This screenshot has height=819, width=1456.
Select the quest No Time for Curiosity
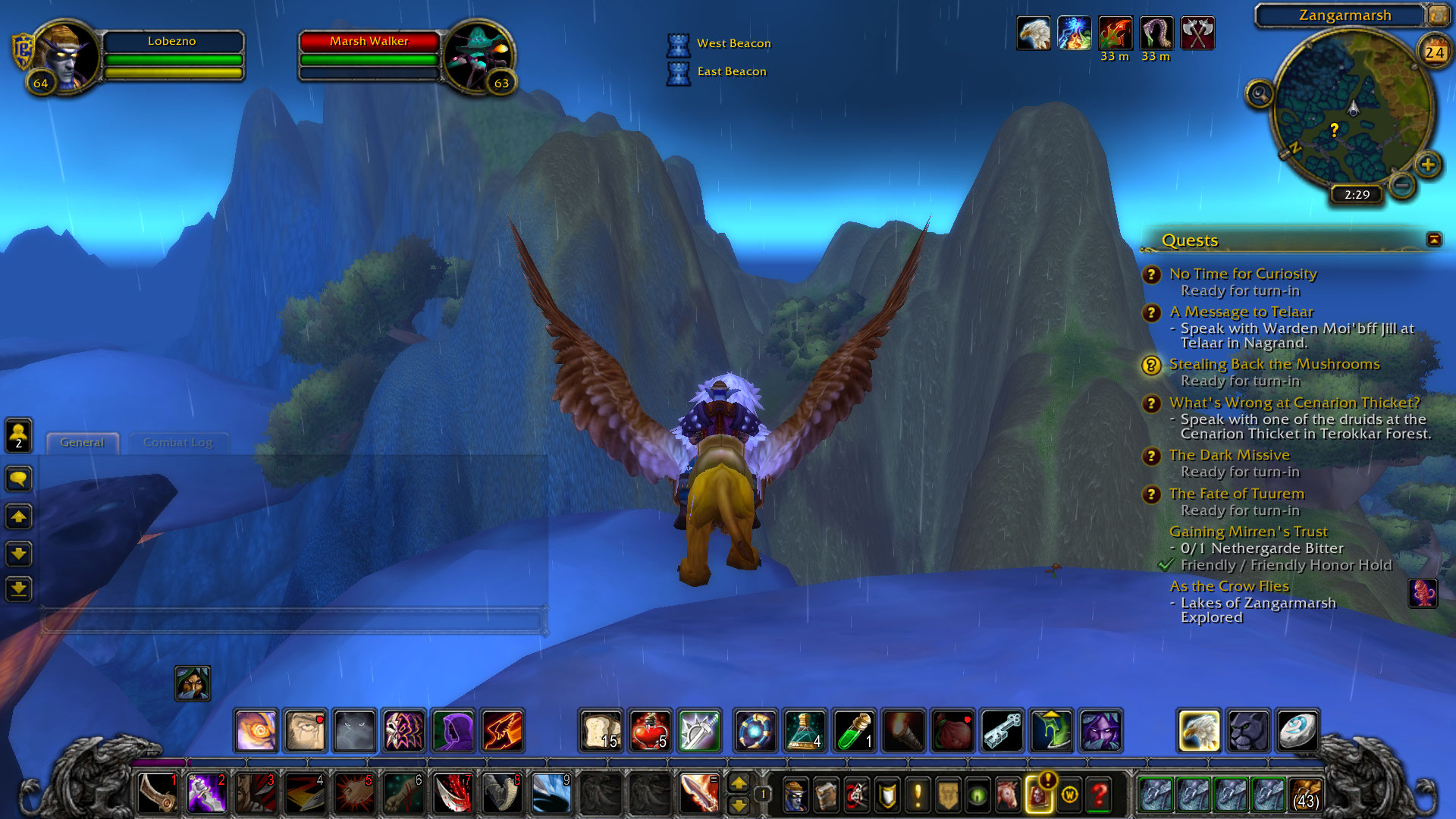[x=1242, y=274]
